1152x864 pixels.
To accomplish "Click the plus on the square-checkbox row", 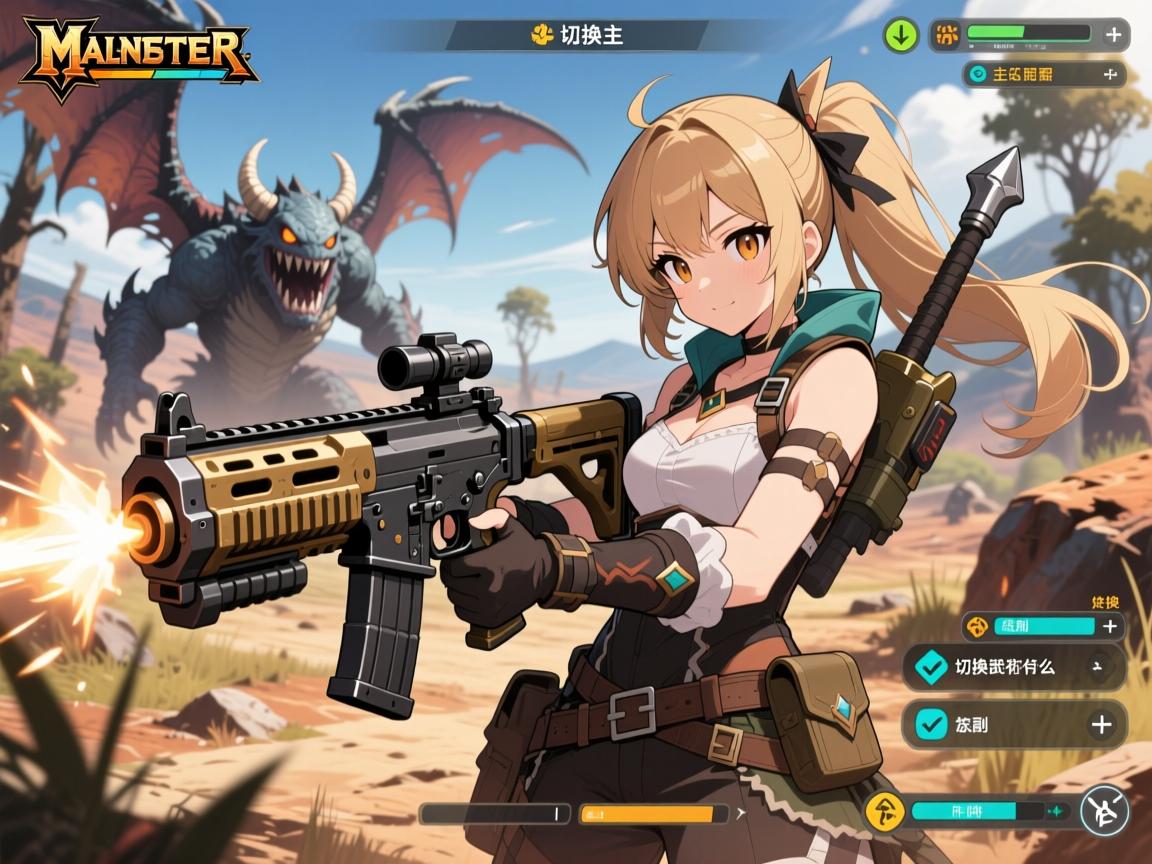I will pos(1101,724).
